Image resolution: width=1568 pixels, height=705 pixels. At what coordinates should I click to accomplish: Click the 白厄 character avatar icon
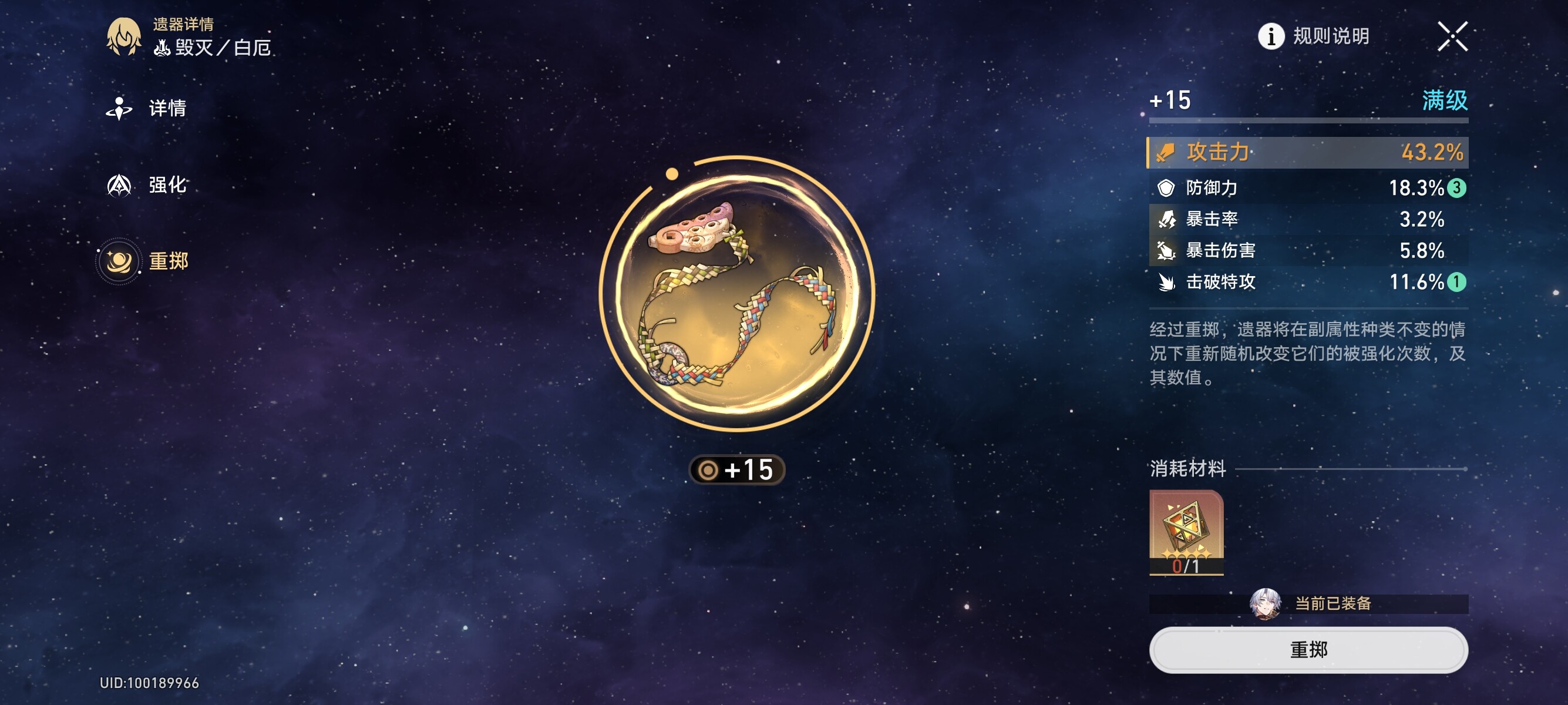(x=124, y=36)
